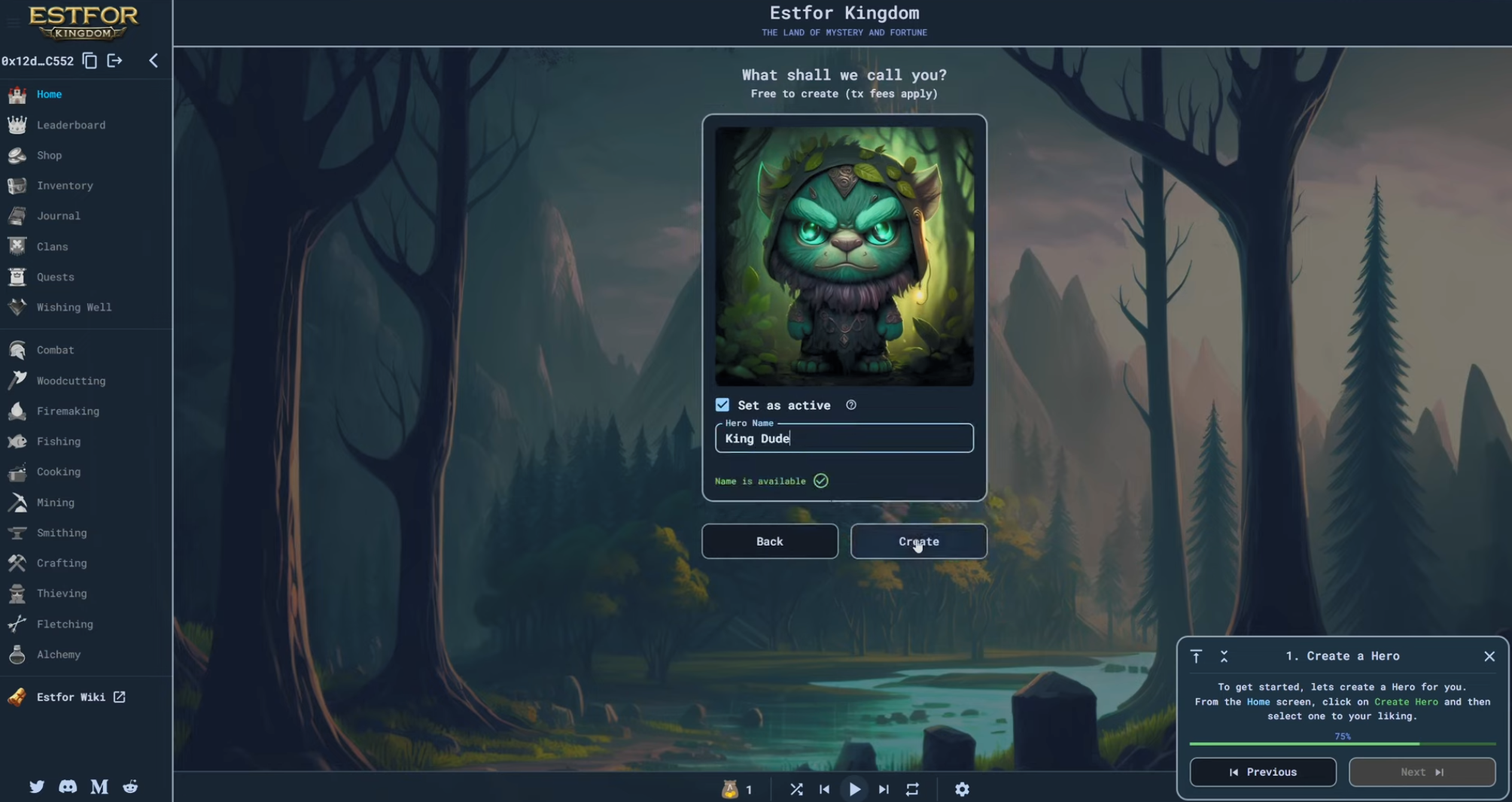Screen dimensions: 1512x802
Task: Open the Wishing Well
Action: (x=74, y=307)
